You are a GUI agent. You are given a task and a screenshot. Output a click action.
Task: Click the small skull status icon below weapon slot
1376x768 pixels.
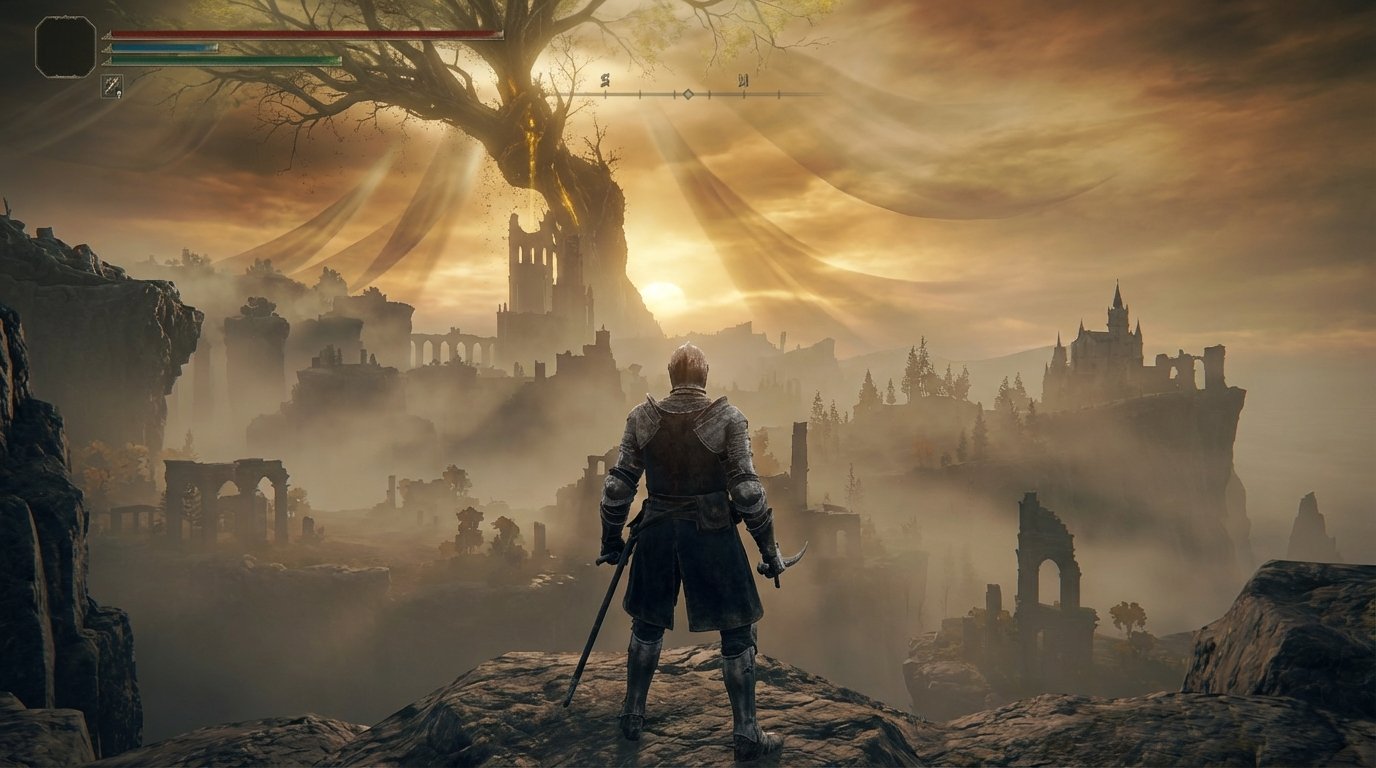118,94
